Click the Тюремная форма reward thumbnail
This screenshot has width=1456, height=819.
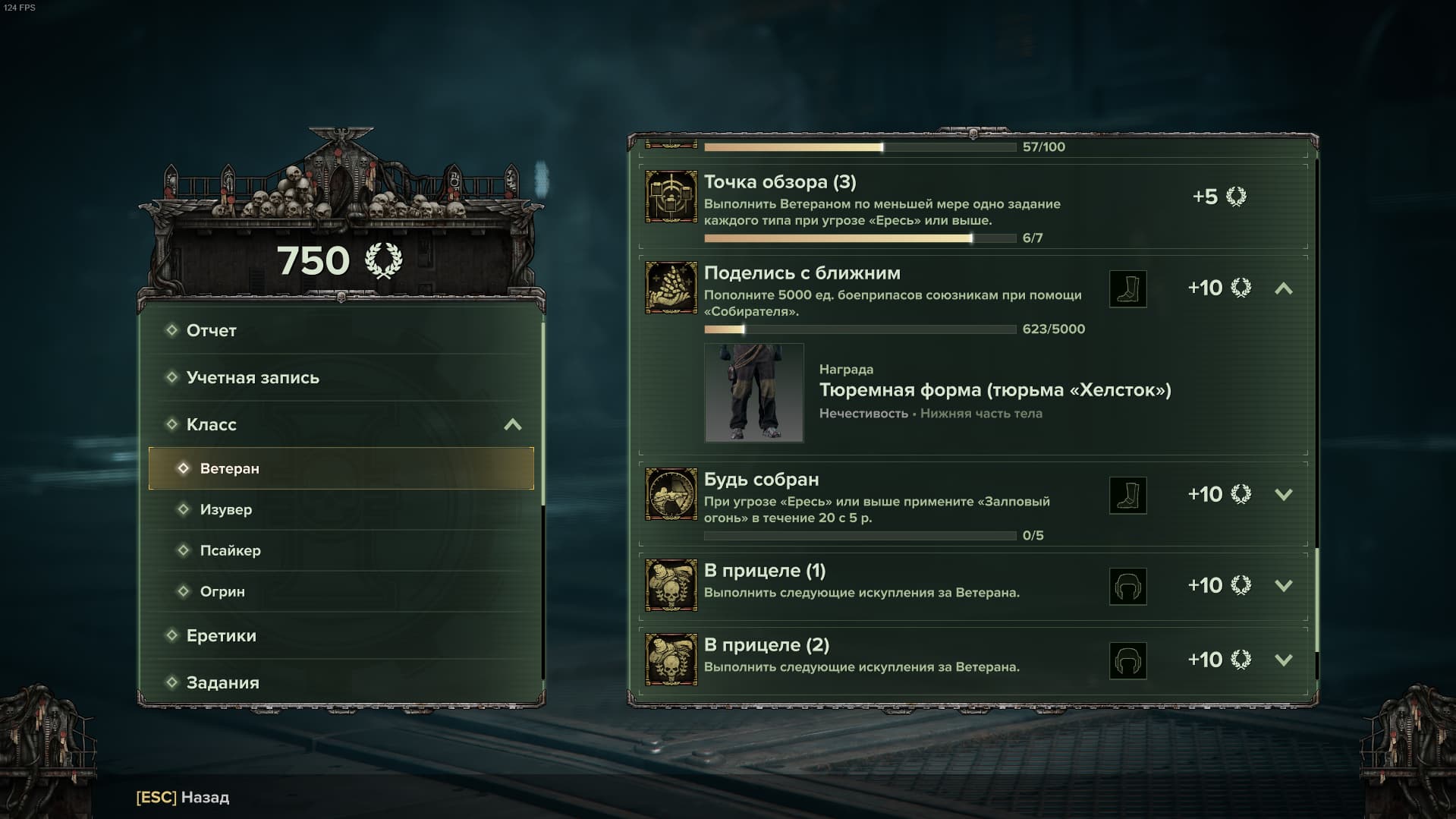tap(753, 392)
